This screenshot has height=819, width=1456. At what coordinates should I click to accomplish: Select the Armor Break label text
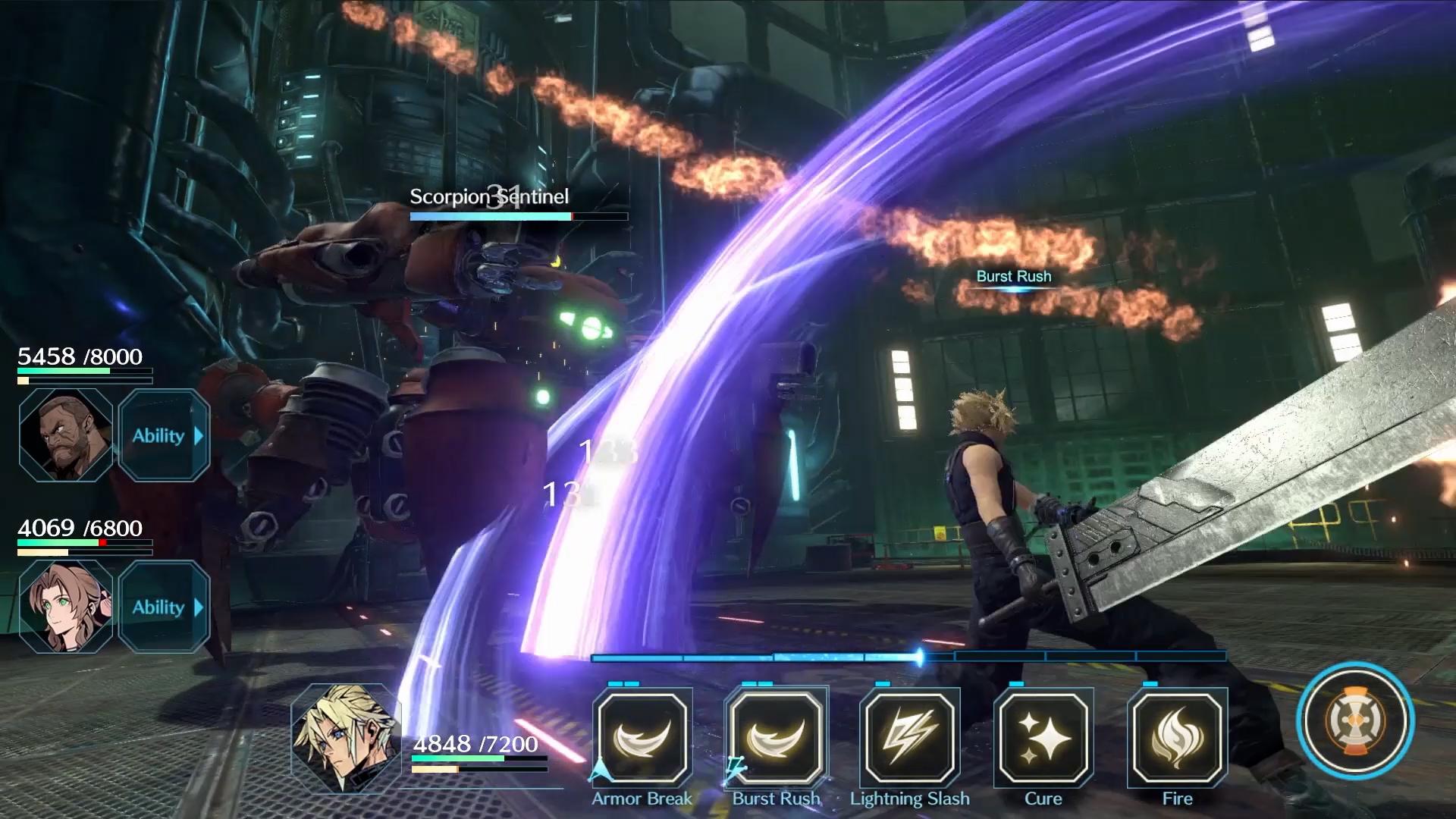641,799
